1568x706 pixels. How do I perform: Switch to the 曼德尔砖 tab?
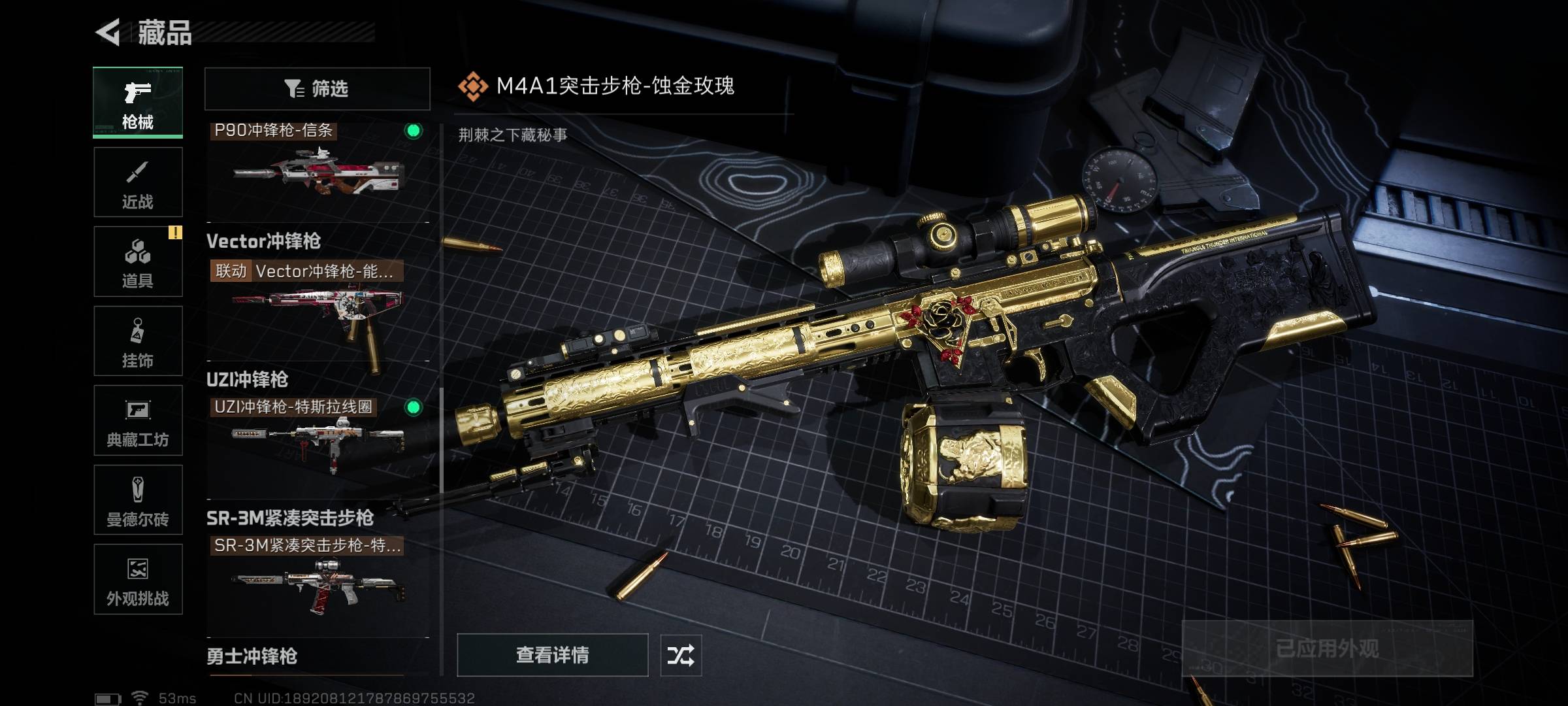click(138, 500)
